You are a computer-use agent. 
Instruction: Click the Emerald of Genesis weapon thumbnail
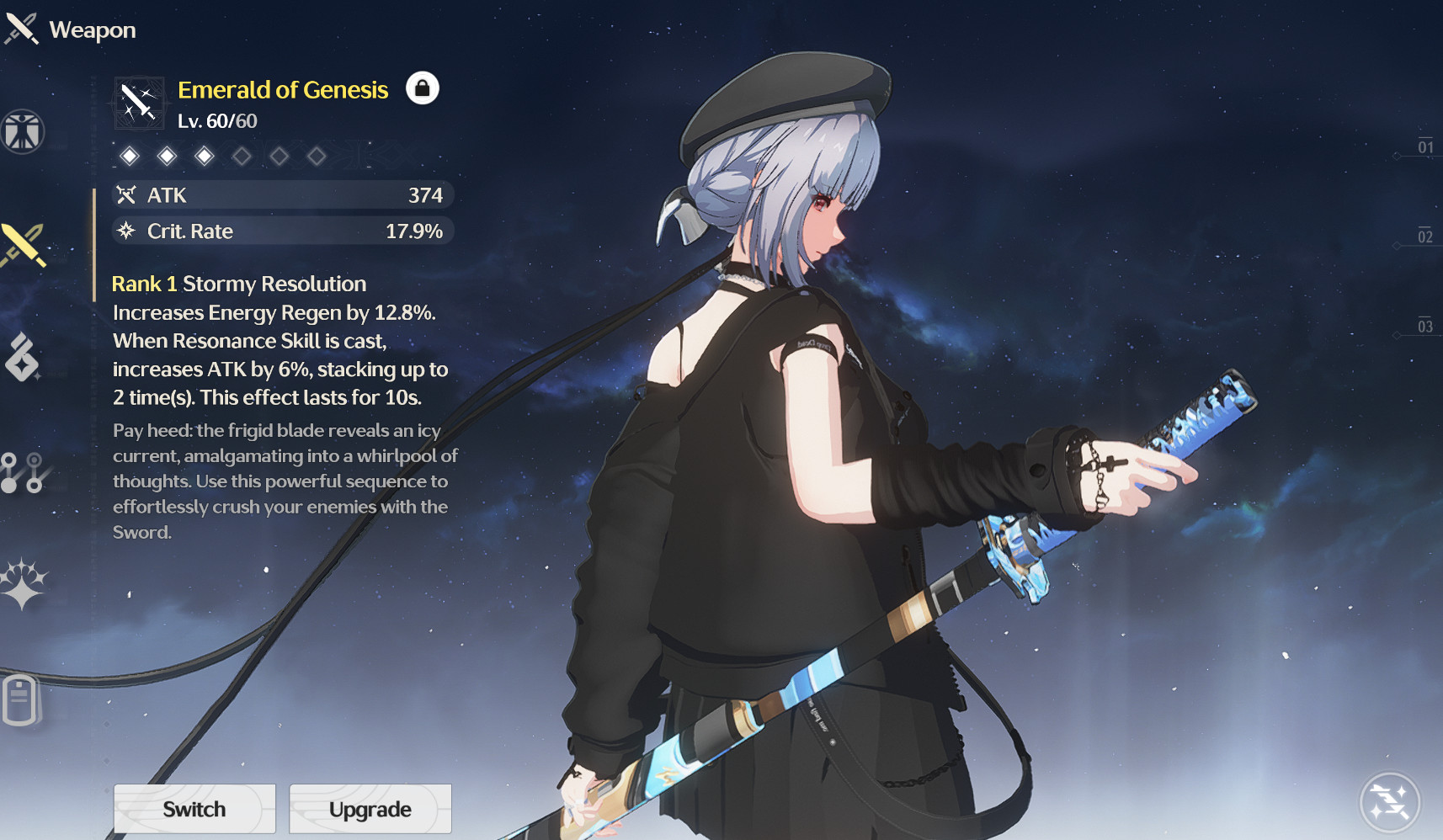point(137,101)
